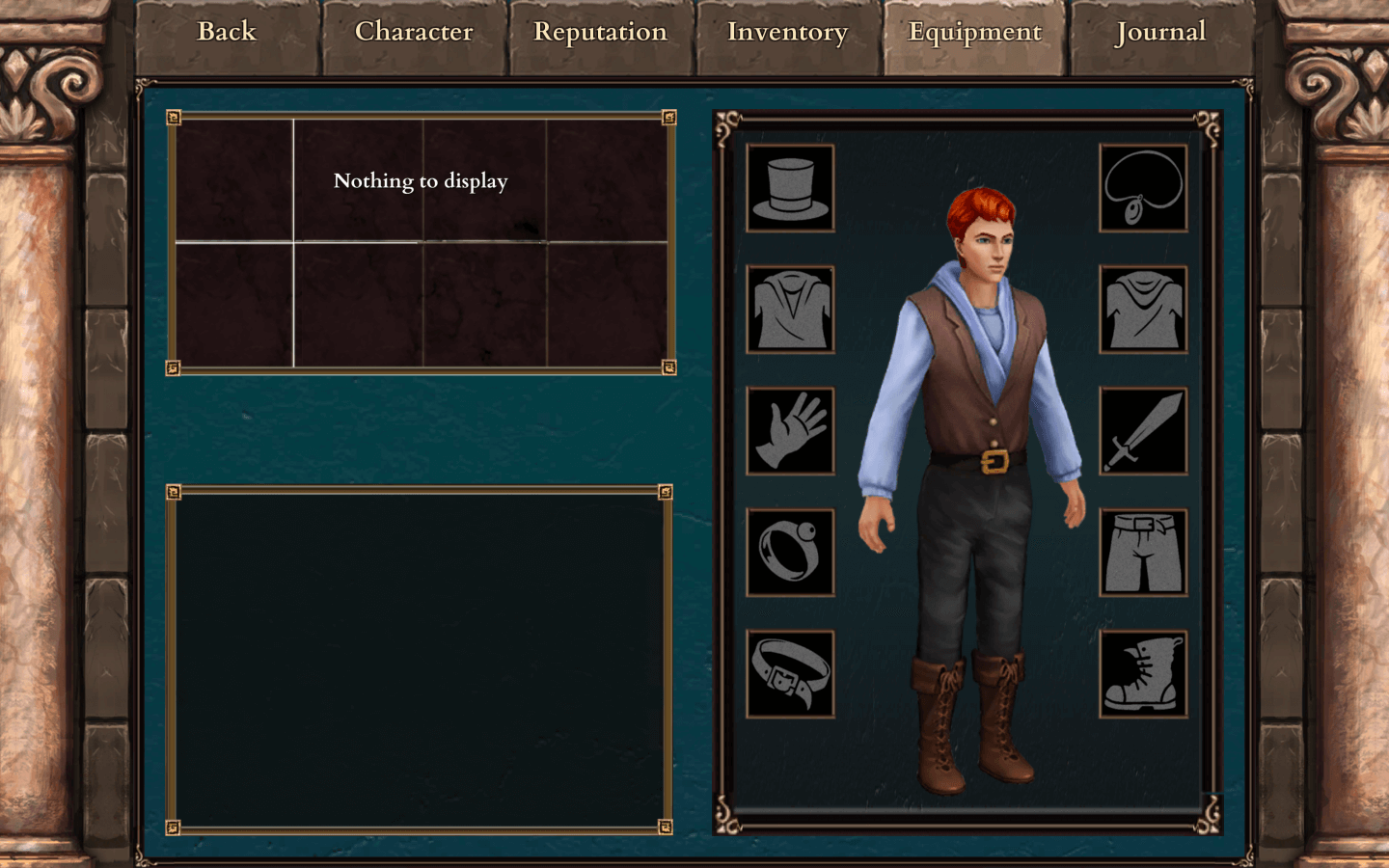Select the trousers equipment slot
Image resolution: width=1389 pixels, height=868 pixels.
pos(1143,553)
